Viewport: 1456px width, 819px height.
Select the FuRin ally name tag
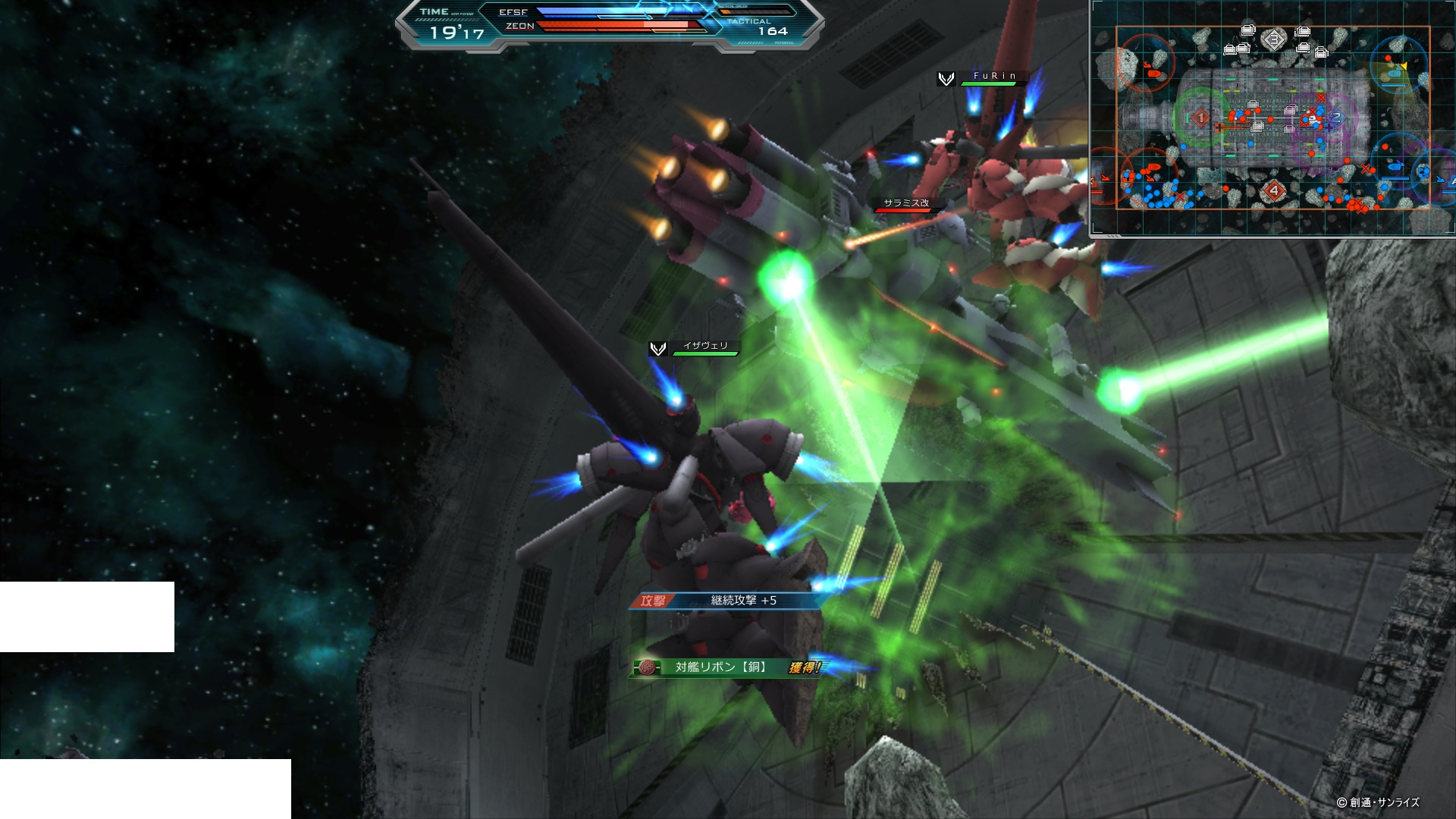pyautogui.click(x=994, y=76)
